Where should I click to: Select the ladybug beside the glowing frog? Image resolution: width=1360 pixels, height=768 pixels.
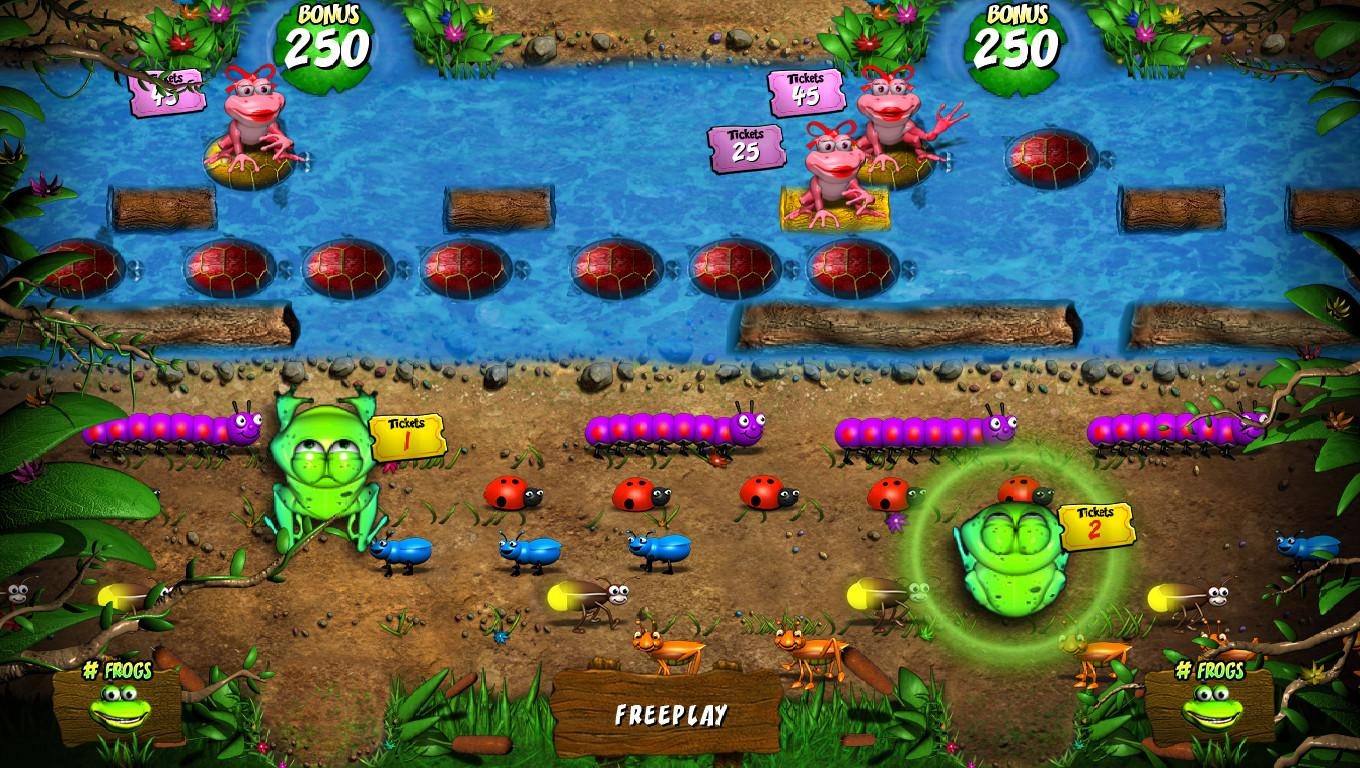tap(1022, 492)
